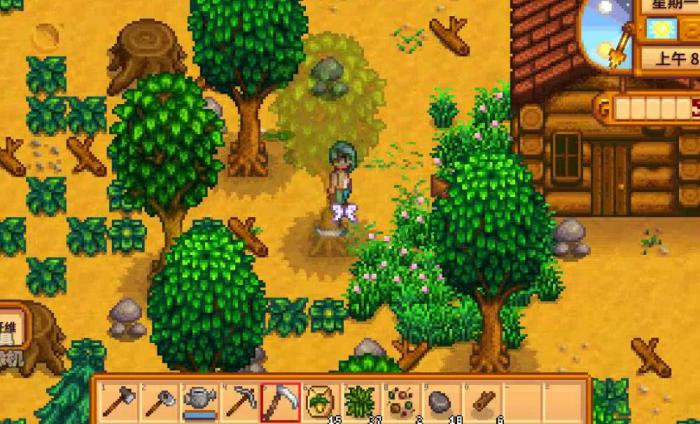Select the wood stack slot
The image size is (700, 424).
coord(483,402)
